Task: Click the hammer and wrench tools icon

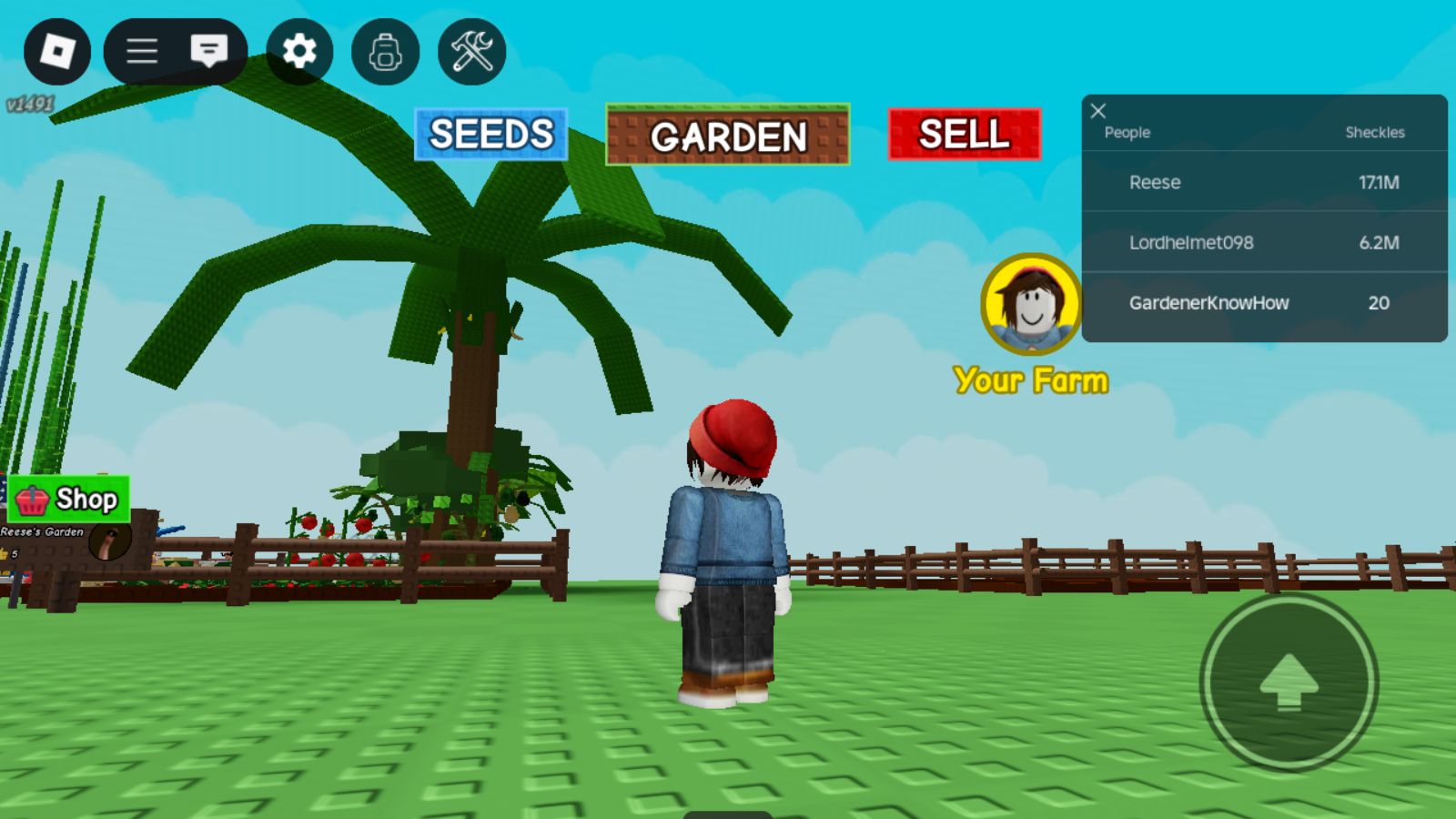Action: click(x=471, y=52)
